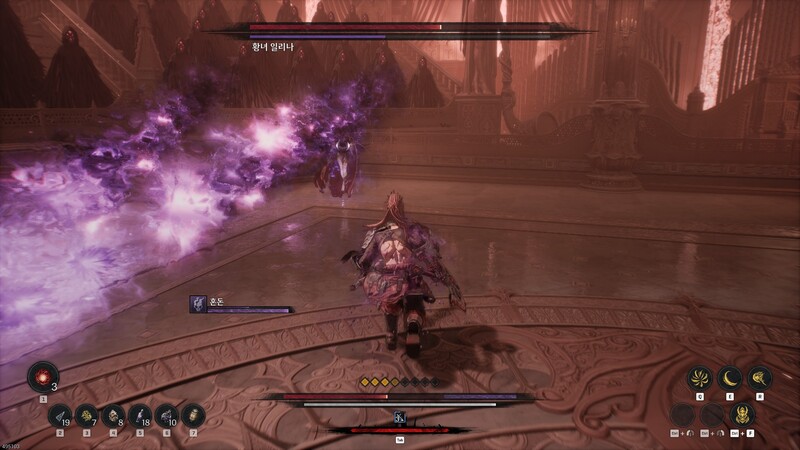Click the Chaos status effect icon

[198, 304]
